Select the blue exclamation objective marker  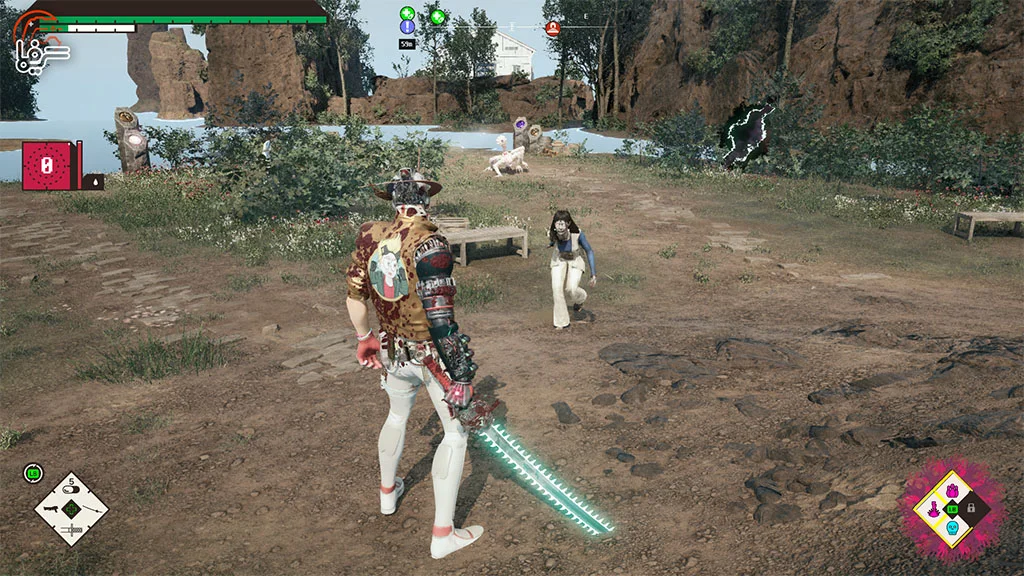408,28
